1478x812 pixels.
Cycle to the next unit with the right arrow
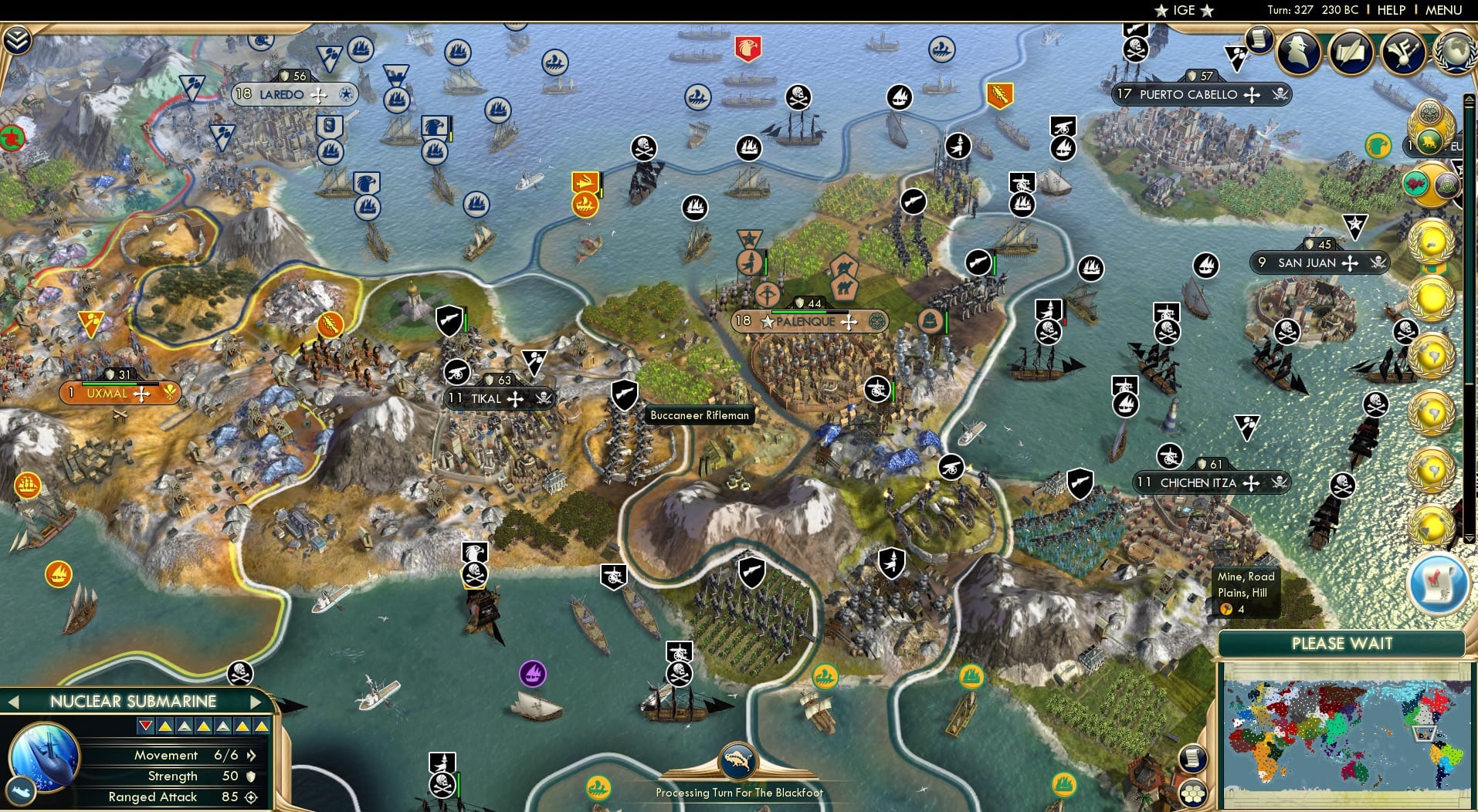pos(256,701)
